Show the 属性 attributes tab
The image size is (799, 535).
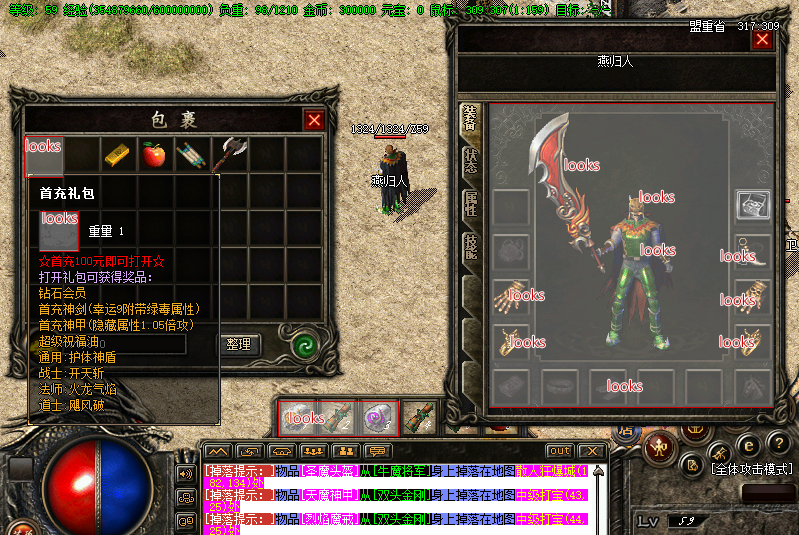470,205
